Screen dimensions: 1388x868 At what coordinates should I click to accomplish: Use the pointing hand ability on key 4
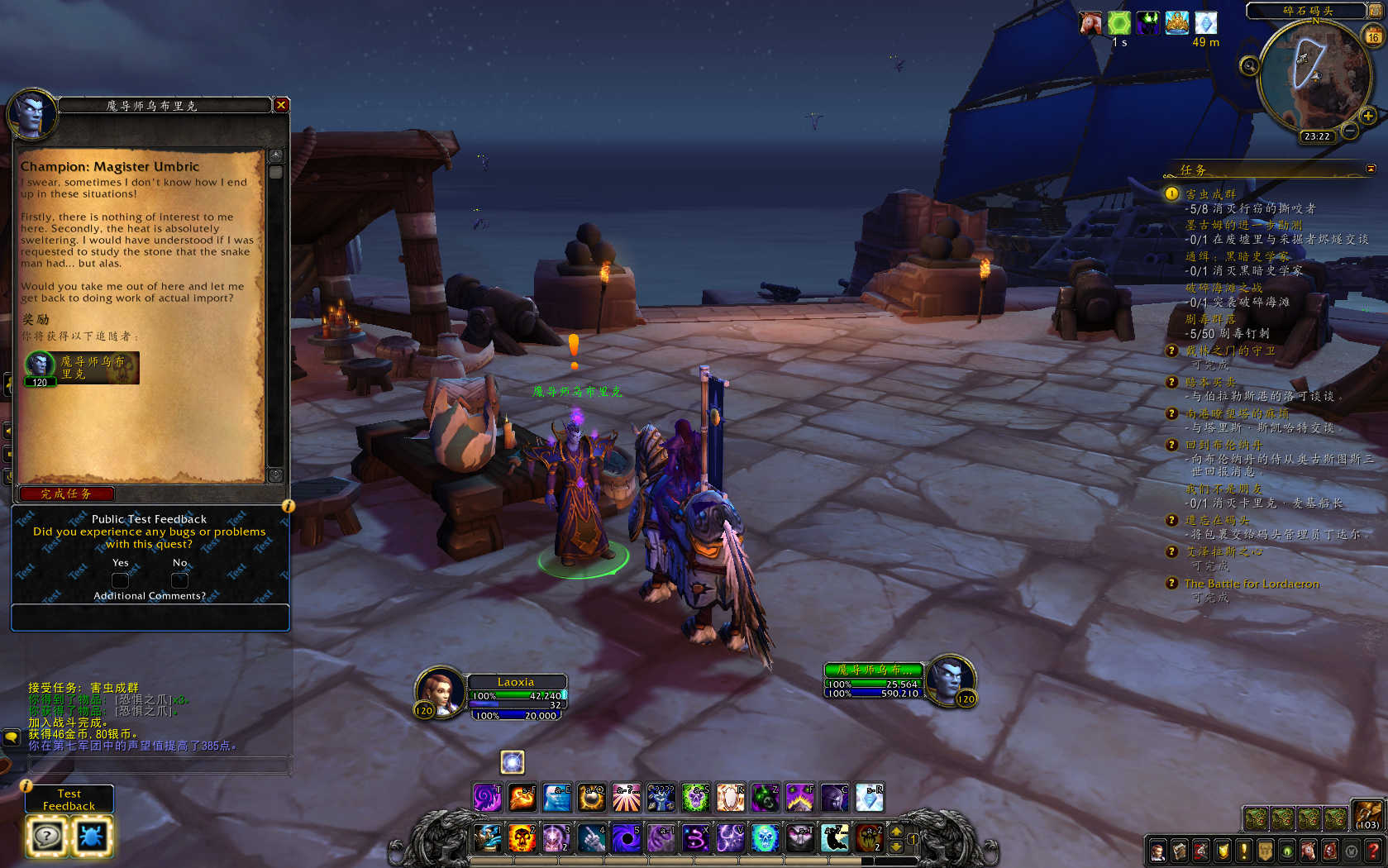click(x=591, y=838)
